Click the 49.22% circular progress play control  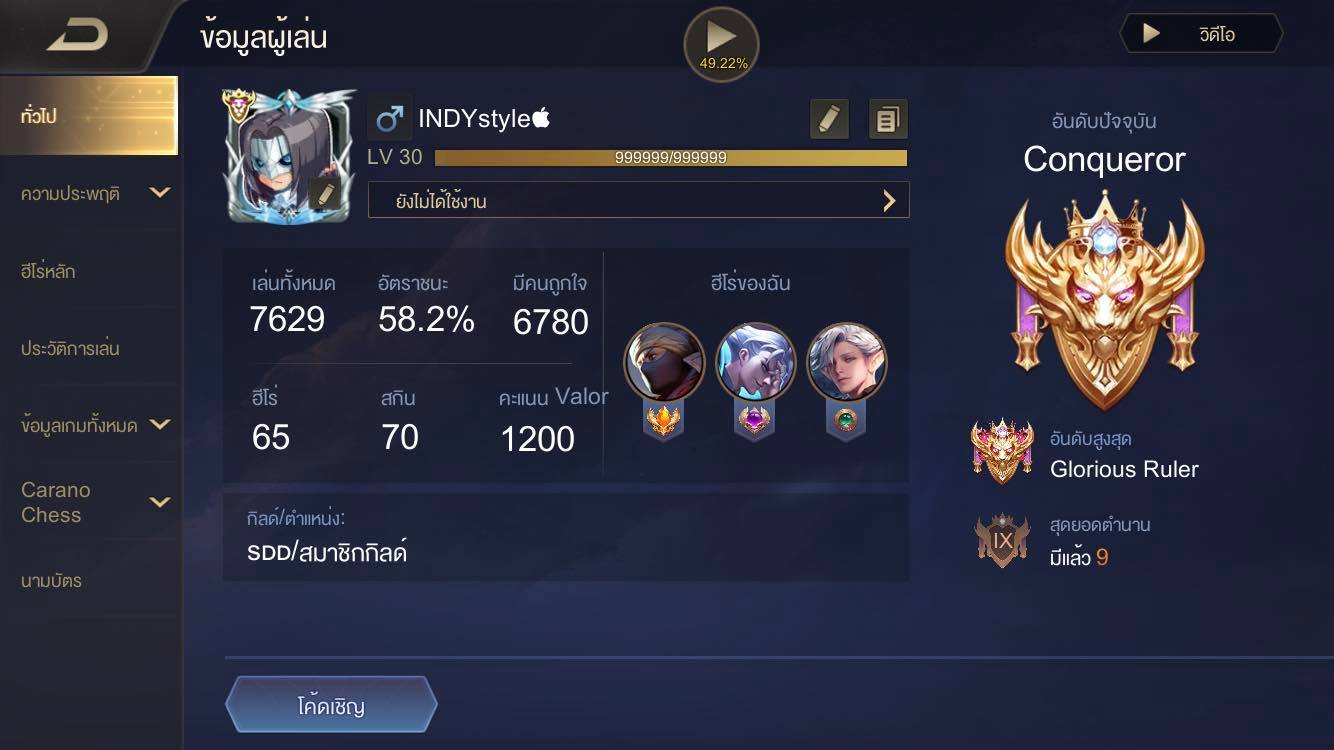point(720,44)
